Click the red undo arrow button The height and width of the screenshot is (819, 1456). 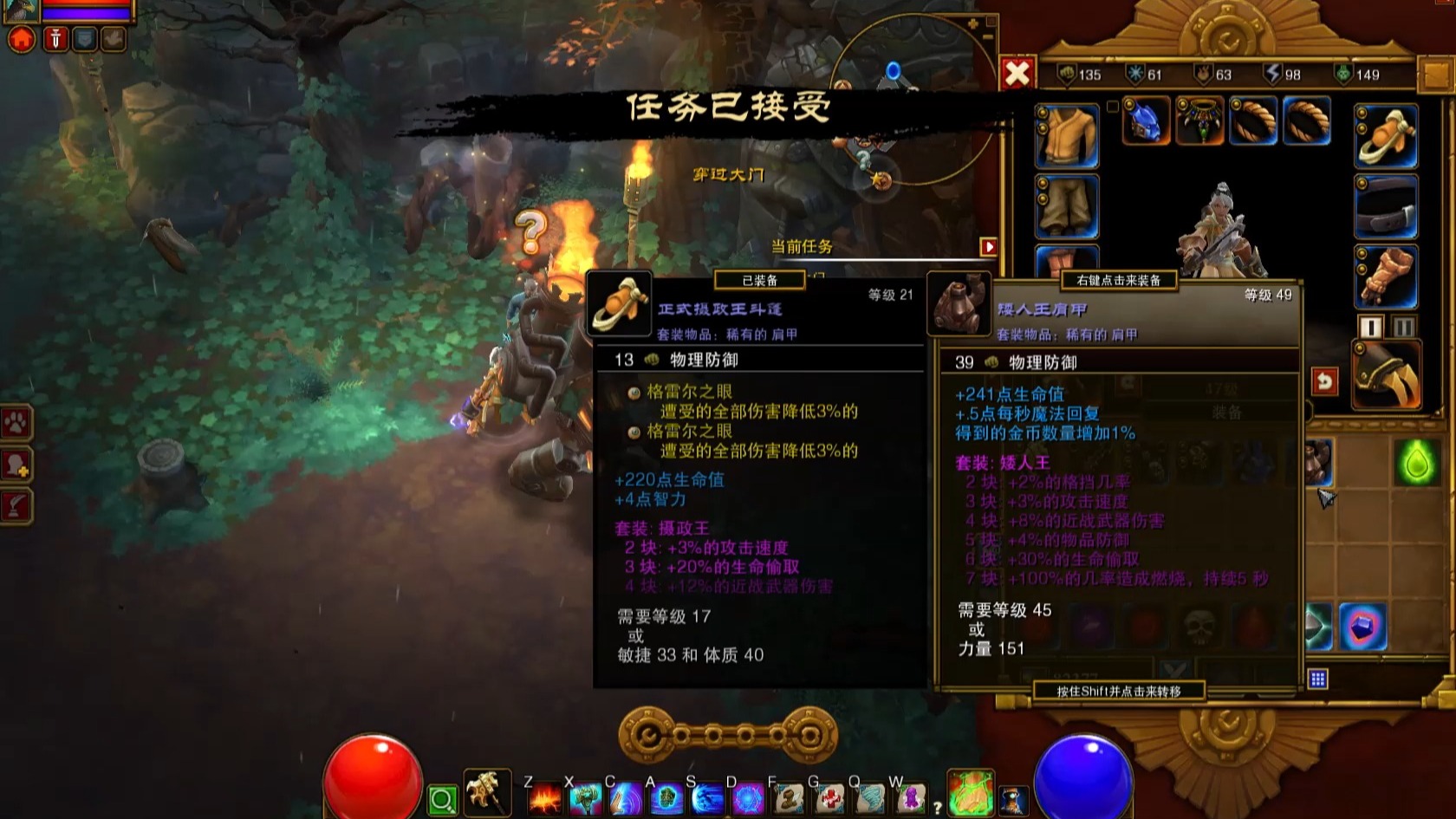1323,381
